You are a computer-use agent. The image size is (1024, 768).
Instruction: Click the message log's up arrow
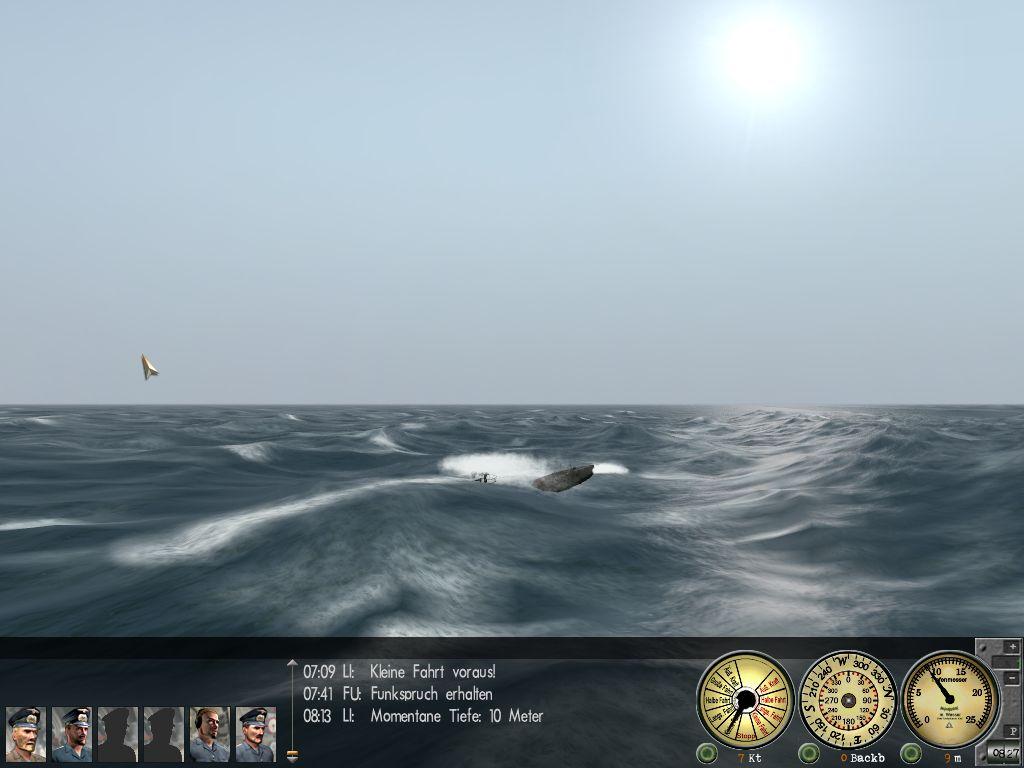(x=292, y=663)
